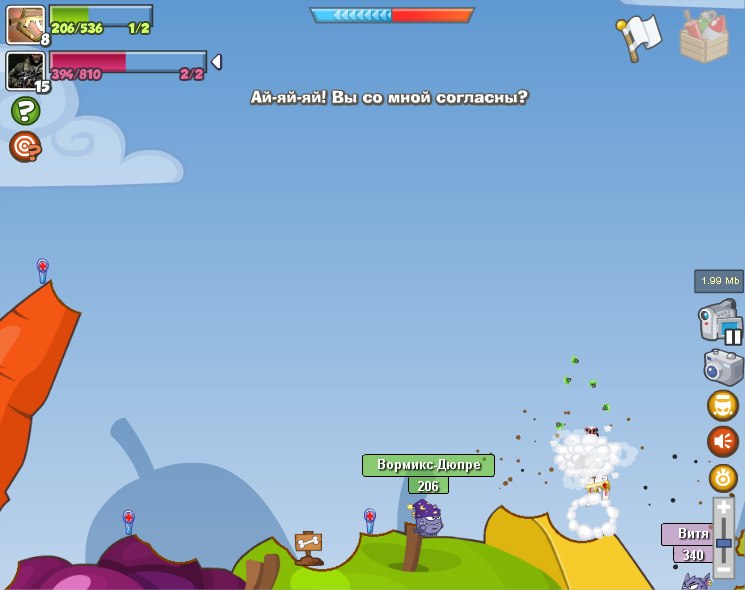Take a screenshot with the photo camera

coord(723,366)
